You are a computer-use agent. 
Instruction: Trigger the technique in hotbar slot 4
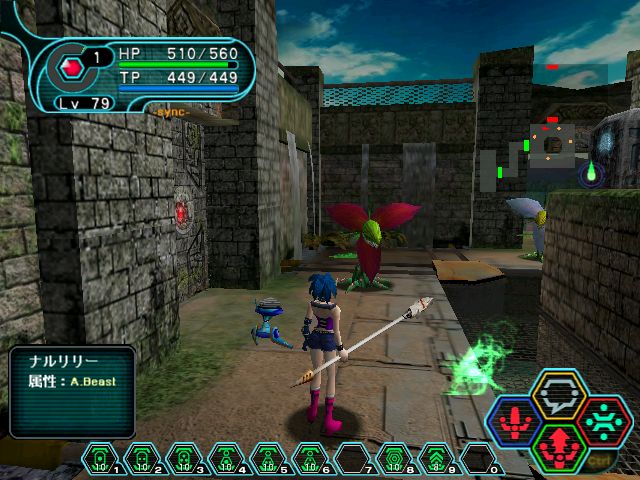pyautogui.click(x=224, y=460)
